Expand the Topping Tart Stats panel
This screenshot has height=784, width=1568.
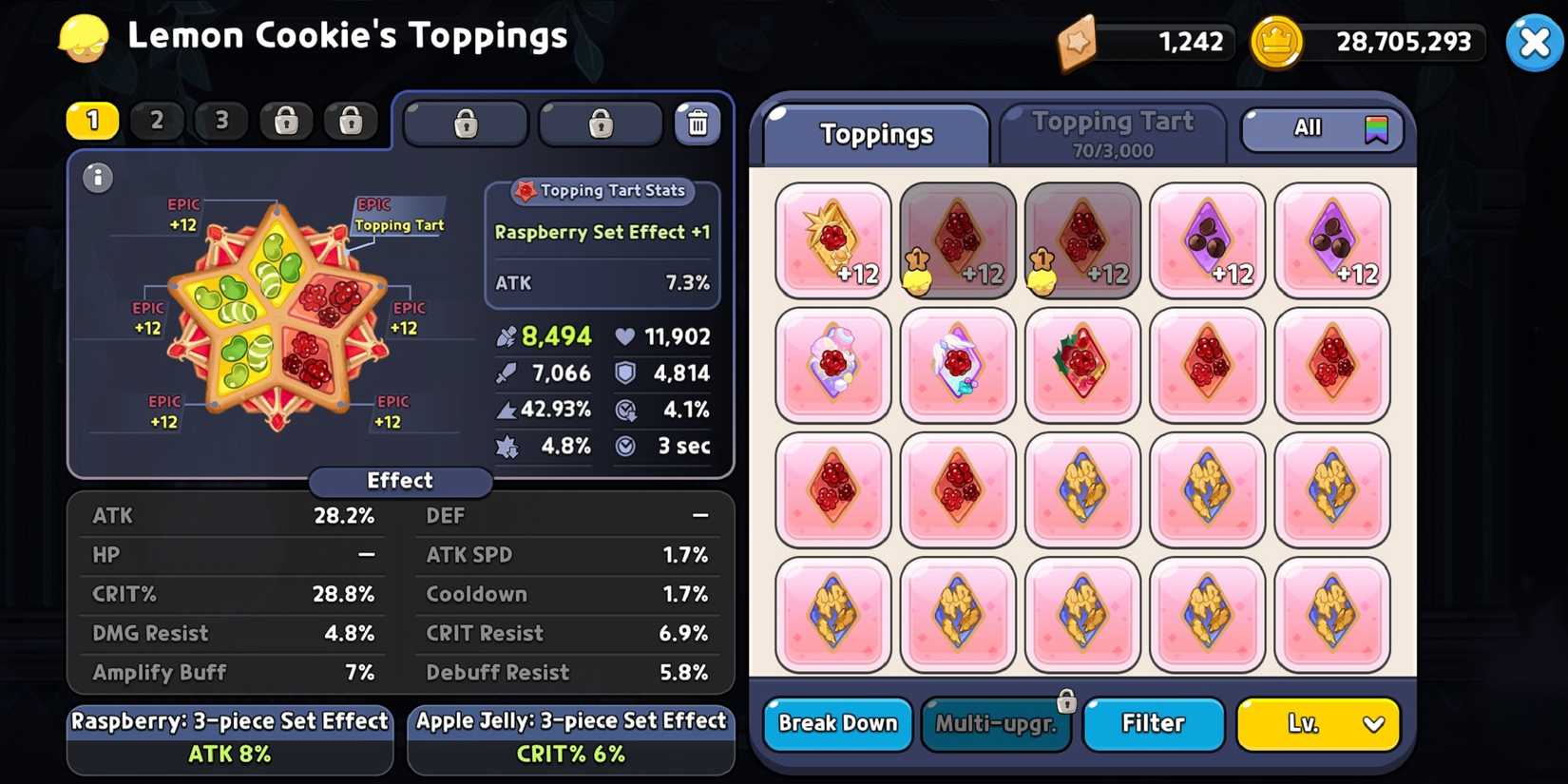point(602,191)
